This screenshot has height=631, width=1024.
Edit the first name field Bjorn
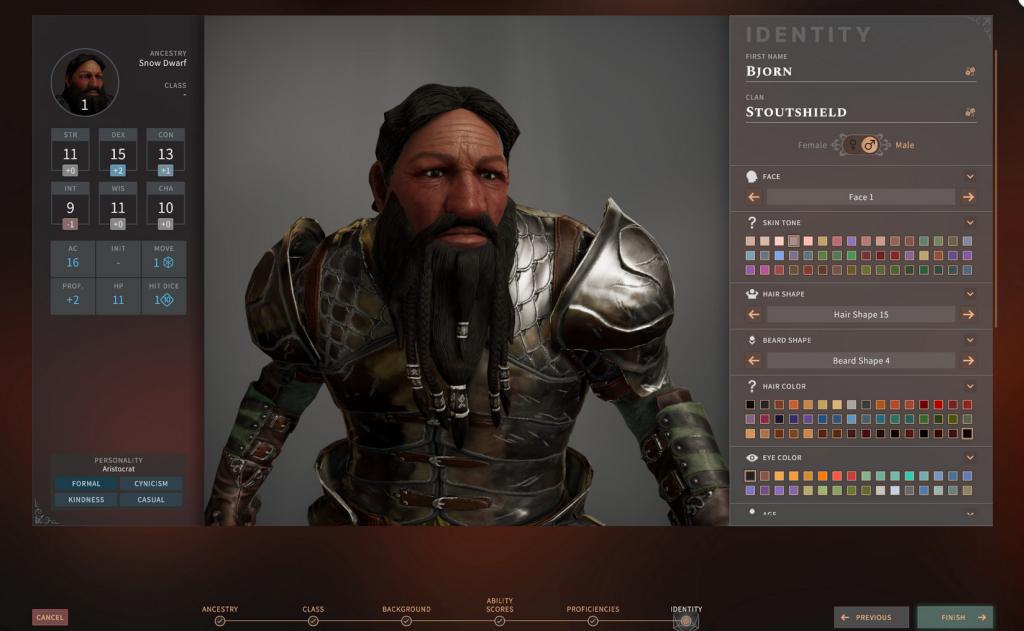(850, 72)
